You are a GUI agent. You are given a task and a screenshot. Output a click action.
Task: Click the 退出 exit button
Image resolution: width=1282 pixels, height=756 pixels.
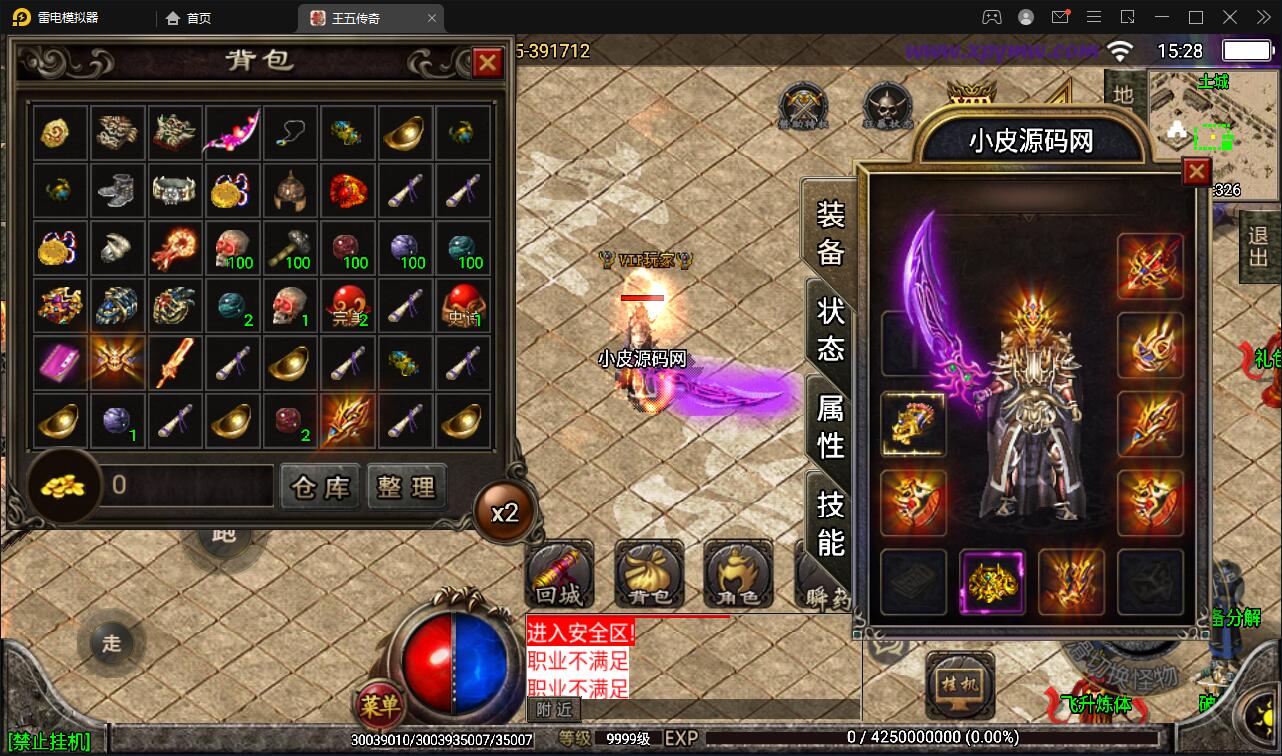(x=1259, y=248)
